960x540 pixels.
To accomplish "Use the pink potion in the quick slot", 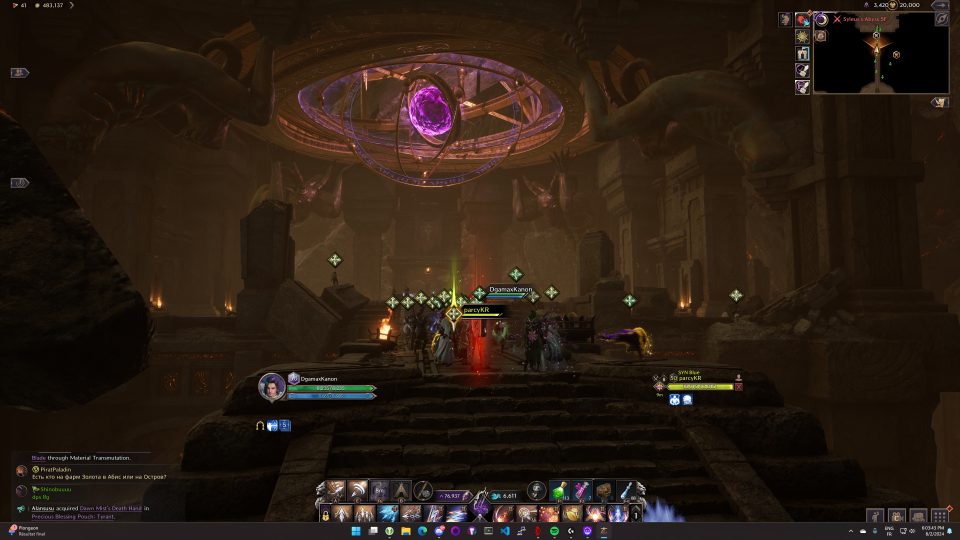I will click(582, 490).
